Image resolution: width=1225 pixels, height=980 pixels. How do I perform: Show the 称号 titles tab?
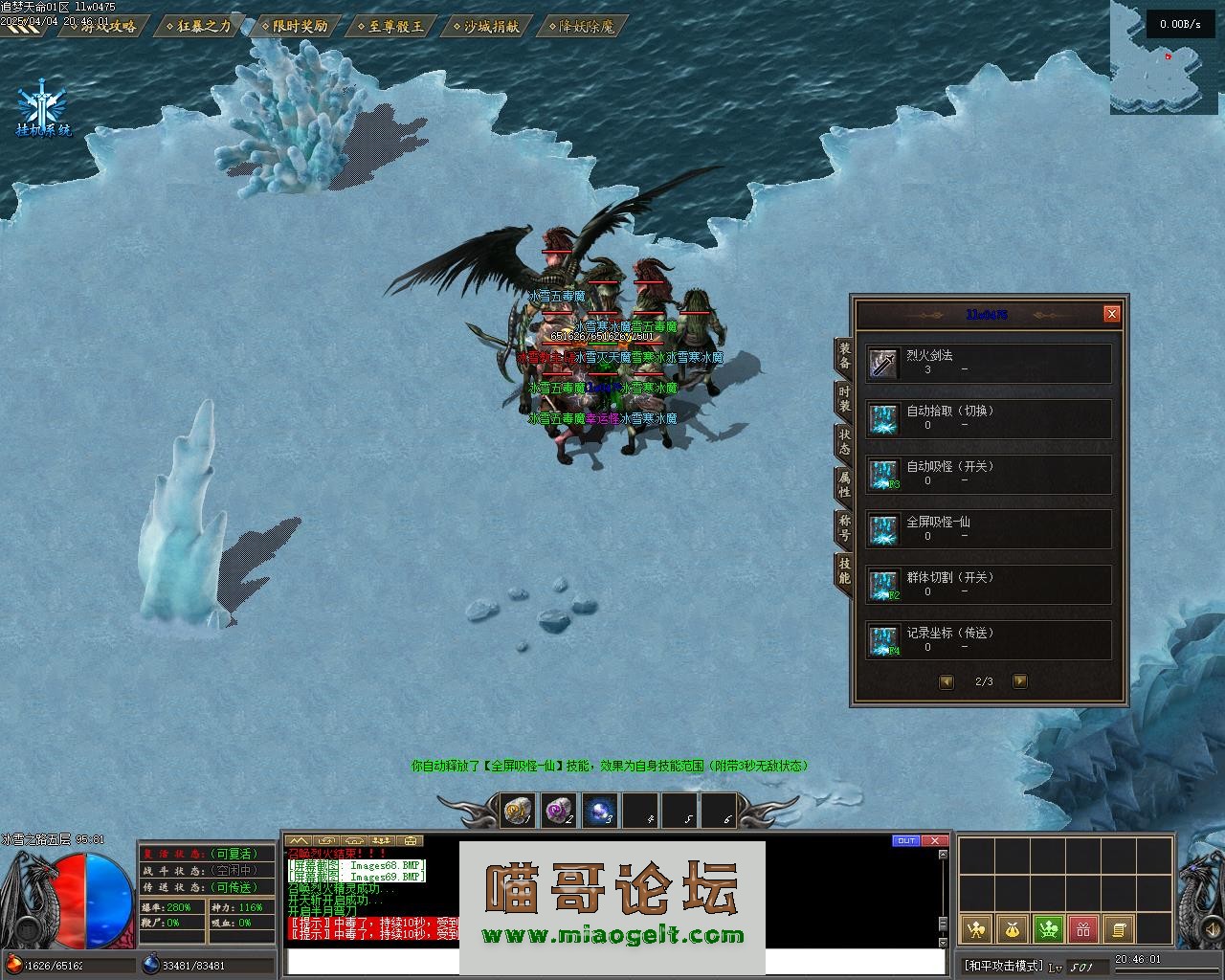(x=844, y=526)
